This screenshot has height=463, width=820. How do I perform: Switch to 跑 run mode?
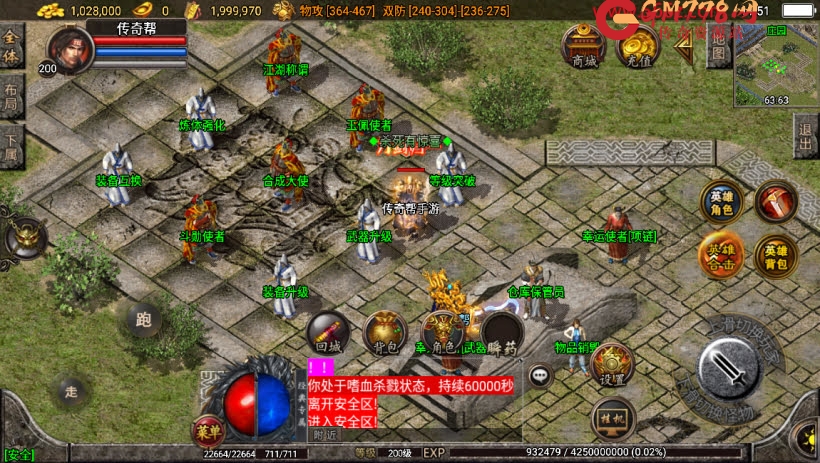pos(143,320)
